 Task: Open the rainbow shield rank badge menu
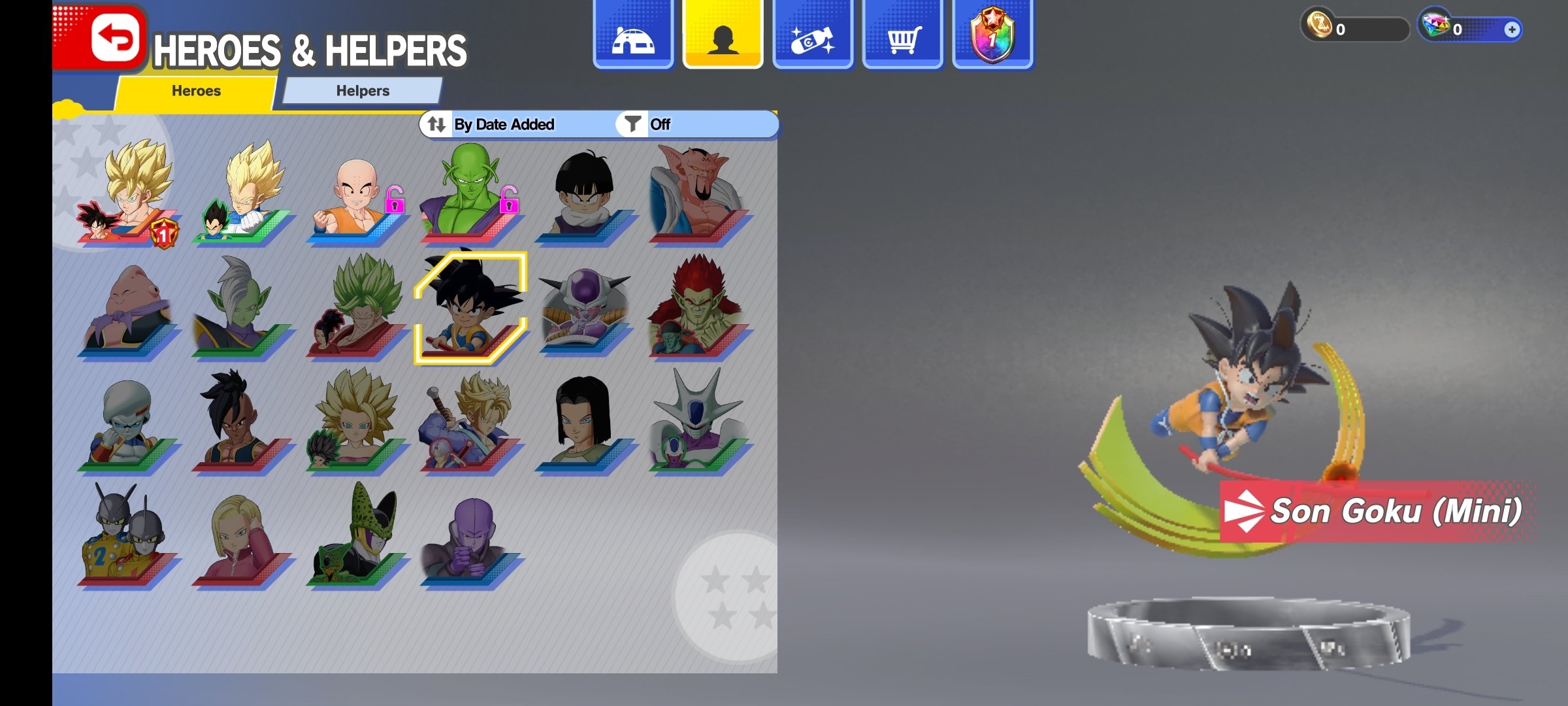pyautogui.click(x=992, y=36)
